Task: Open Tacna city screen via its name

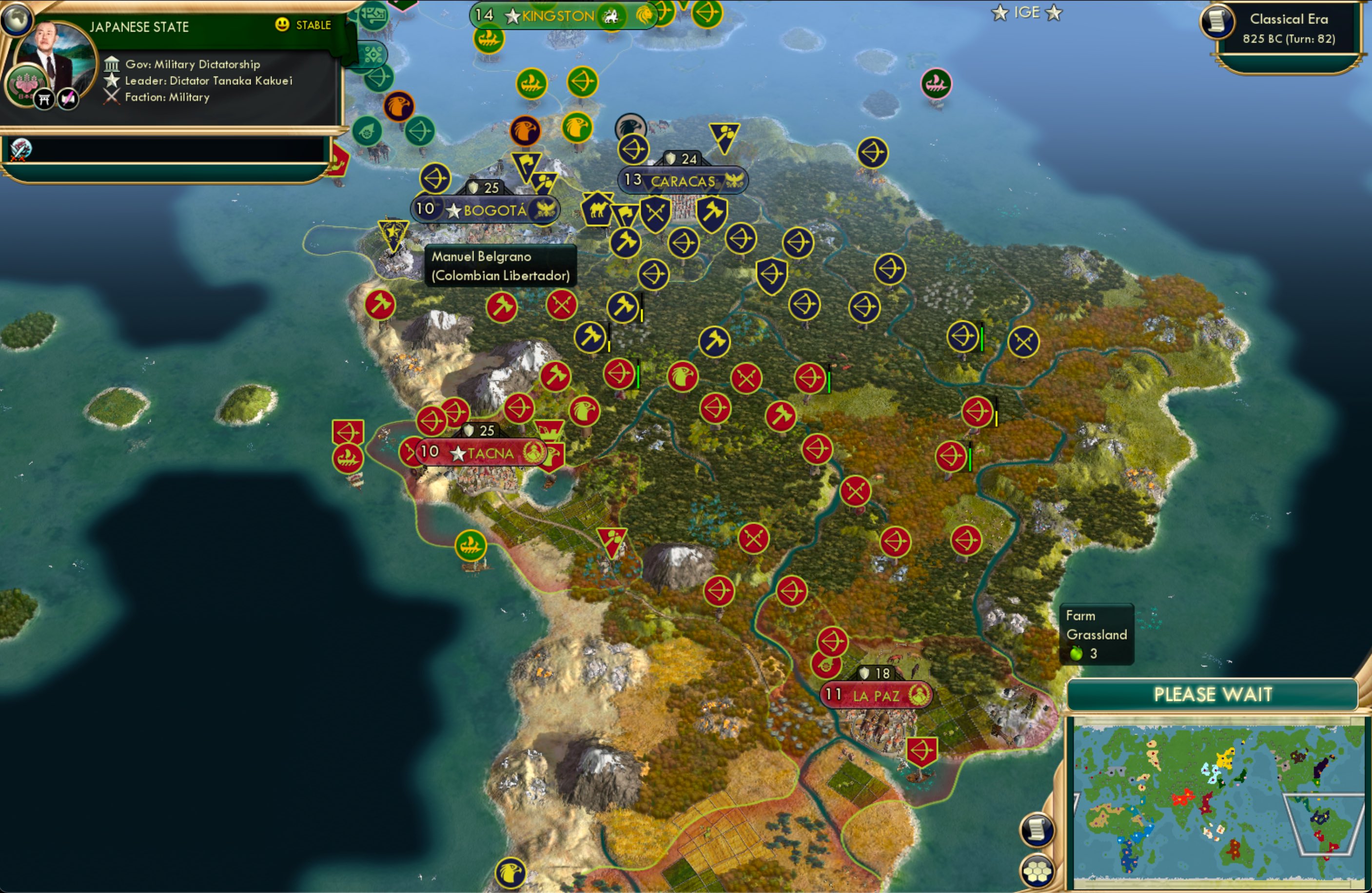Action: point(491,452)
